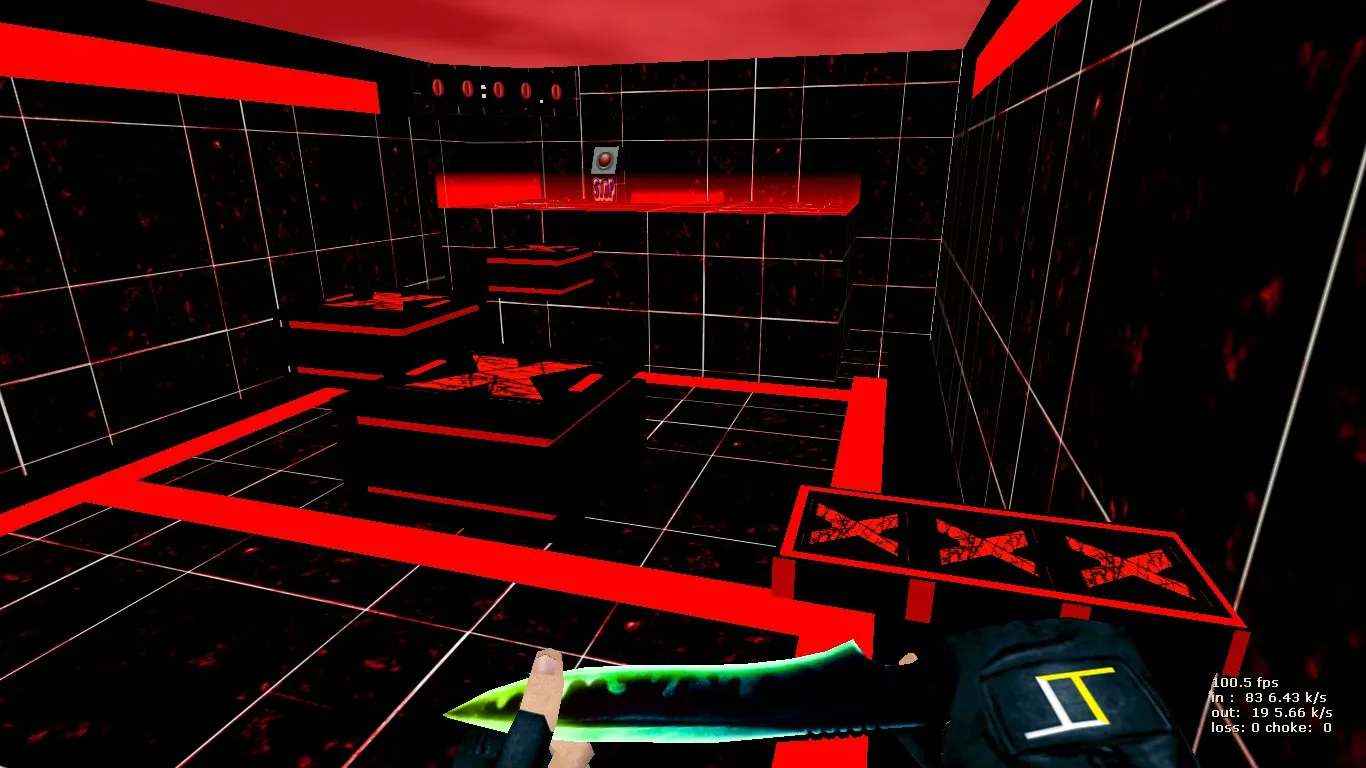Click the purple STOP text label
This screenshot has width=1366, height=768.
(604, 189)
